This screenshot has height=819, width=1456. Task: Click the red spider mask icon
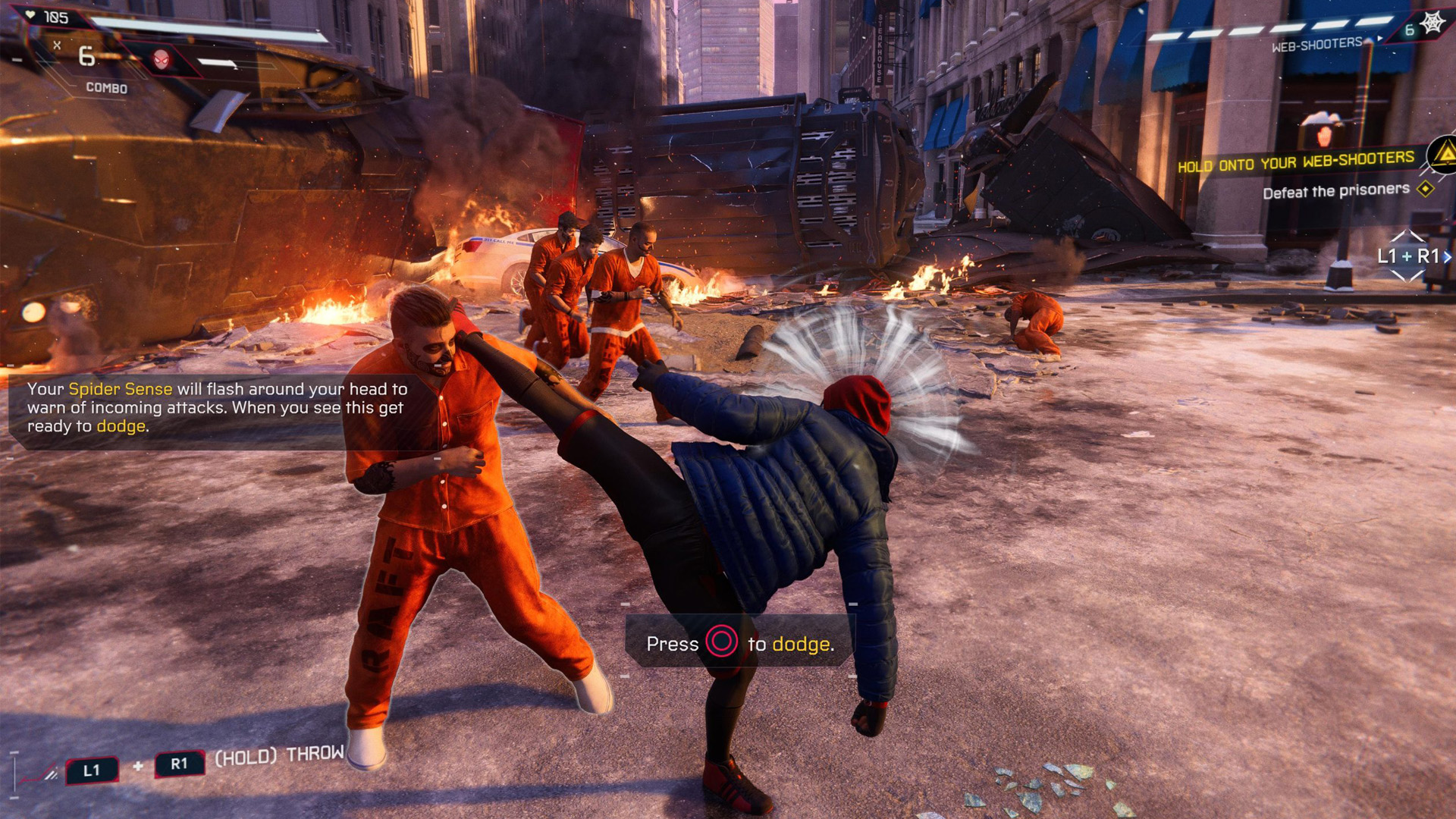(162, 60)
